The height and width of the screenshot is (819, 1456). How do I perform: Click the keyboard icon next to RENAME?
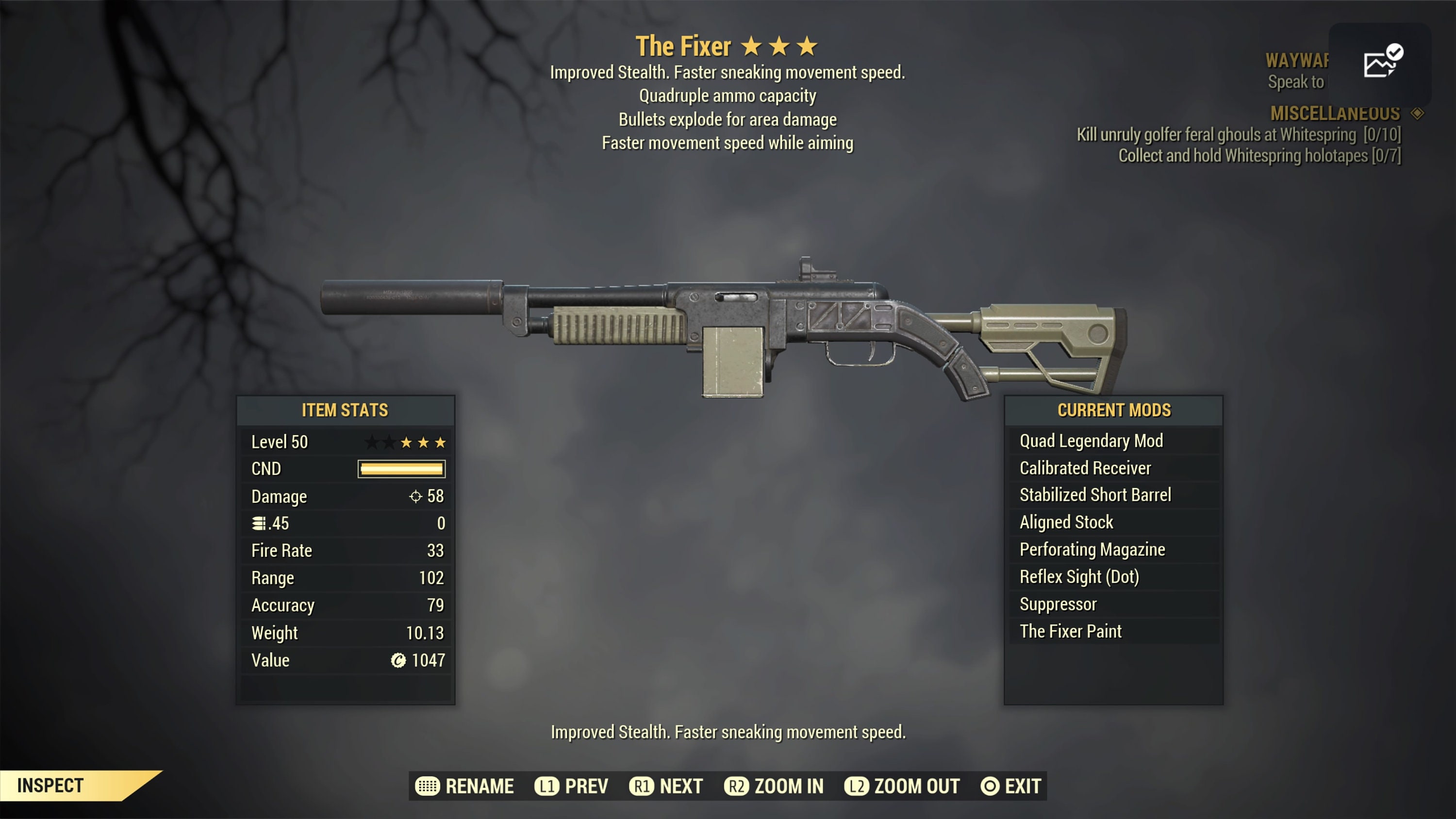(x=430, y=786)
